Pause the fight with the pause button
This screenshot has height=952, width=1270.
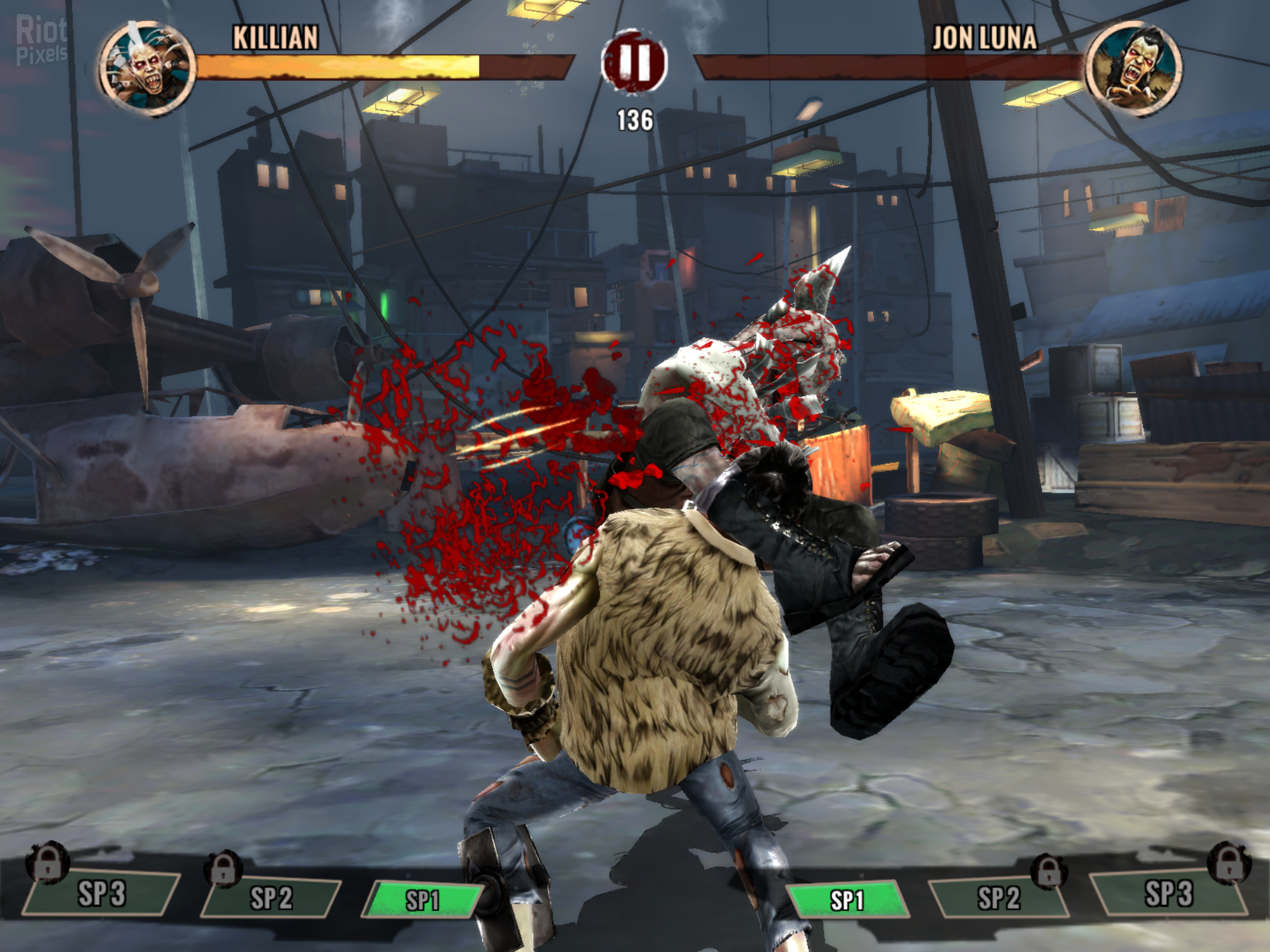(x=634, y=62)
